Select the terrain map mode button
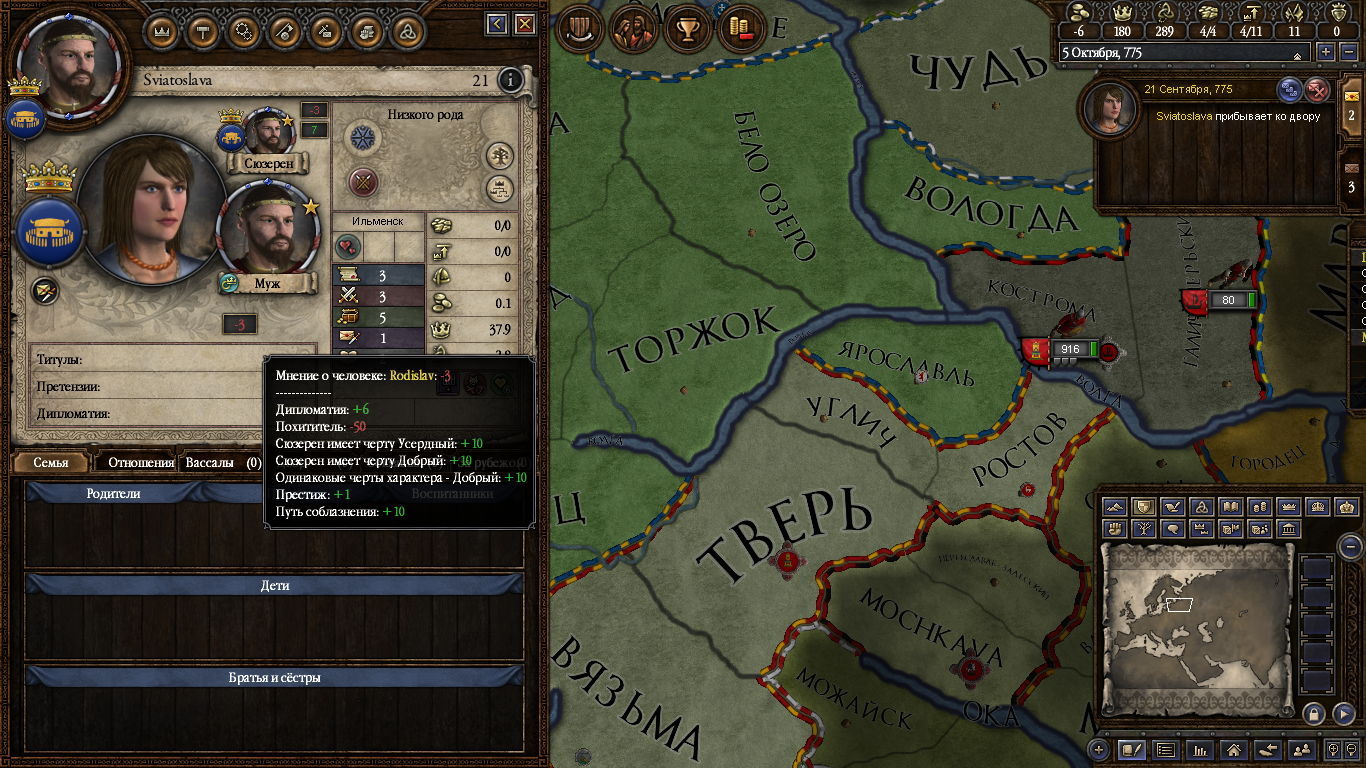The width and height of the screenshot is (1366, 768). [1115, 507]
